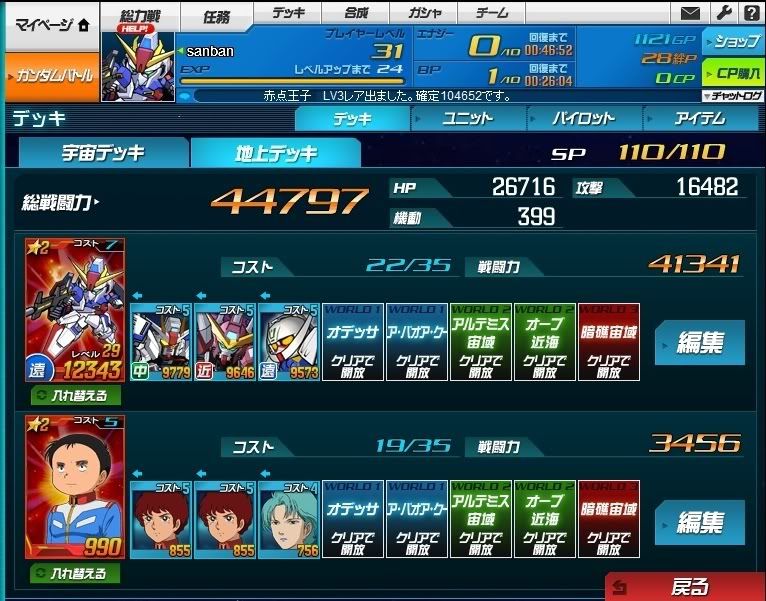Switch to the アイテム tab

click(698, 118)
